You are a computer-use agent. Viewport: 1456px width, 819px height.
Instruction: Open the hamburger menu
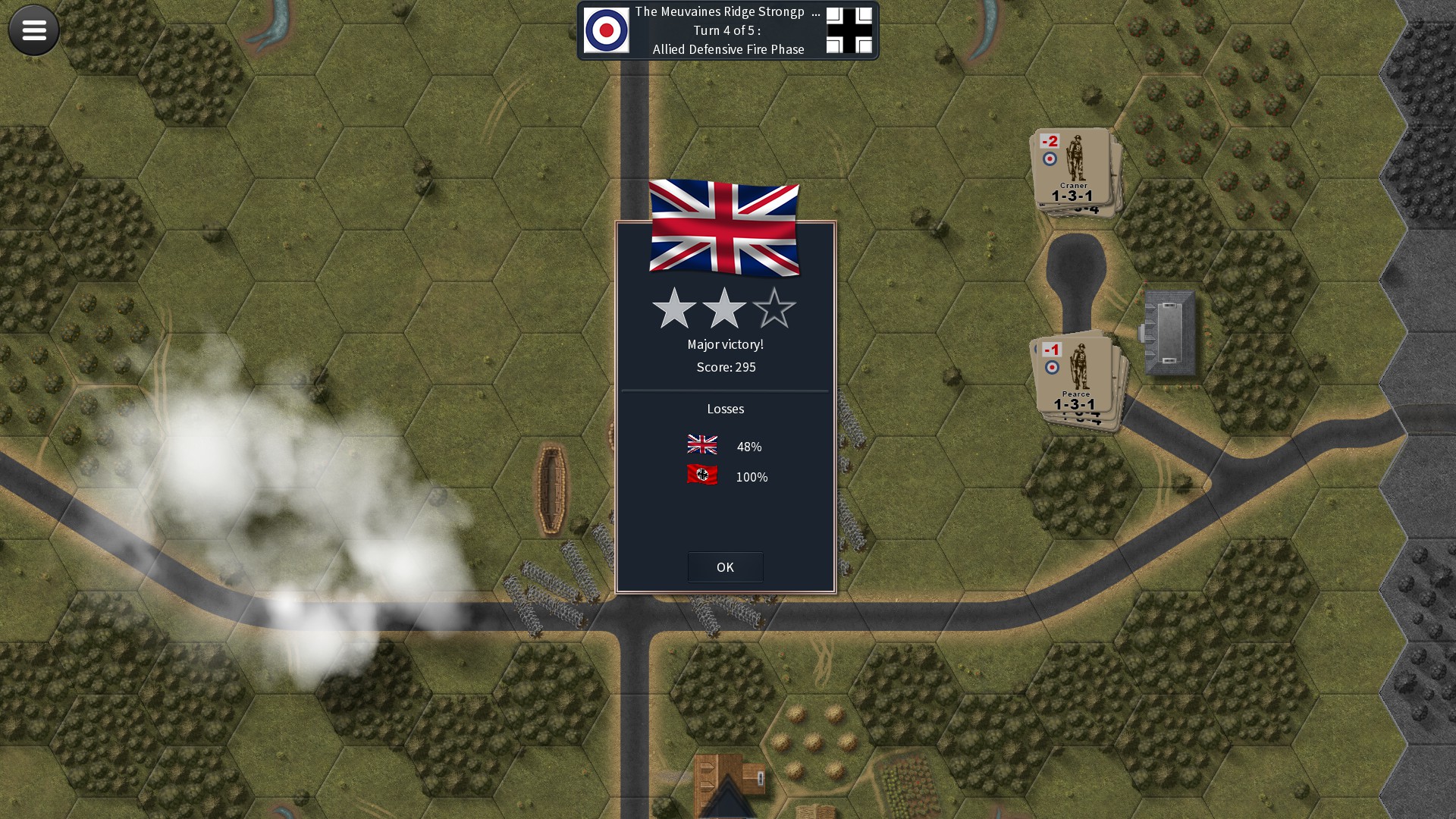coord(33,30)
